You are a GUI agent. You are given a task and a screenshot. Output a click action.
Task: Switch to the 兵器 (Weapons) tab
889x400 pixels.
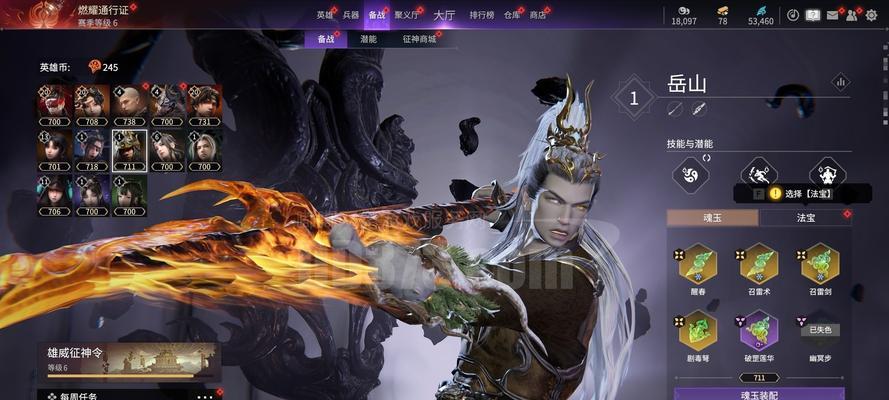point(351,15)
